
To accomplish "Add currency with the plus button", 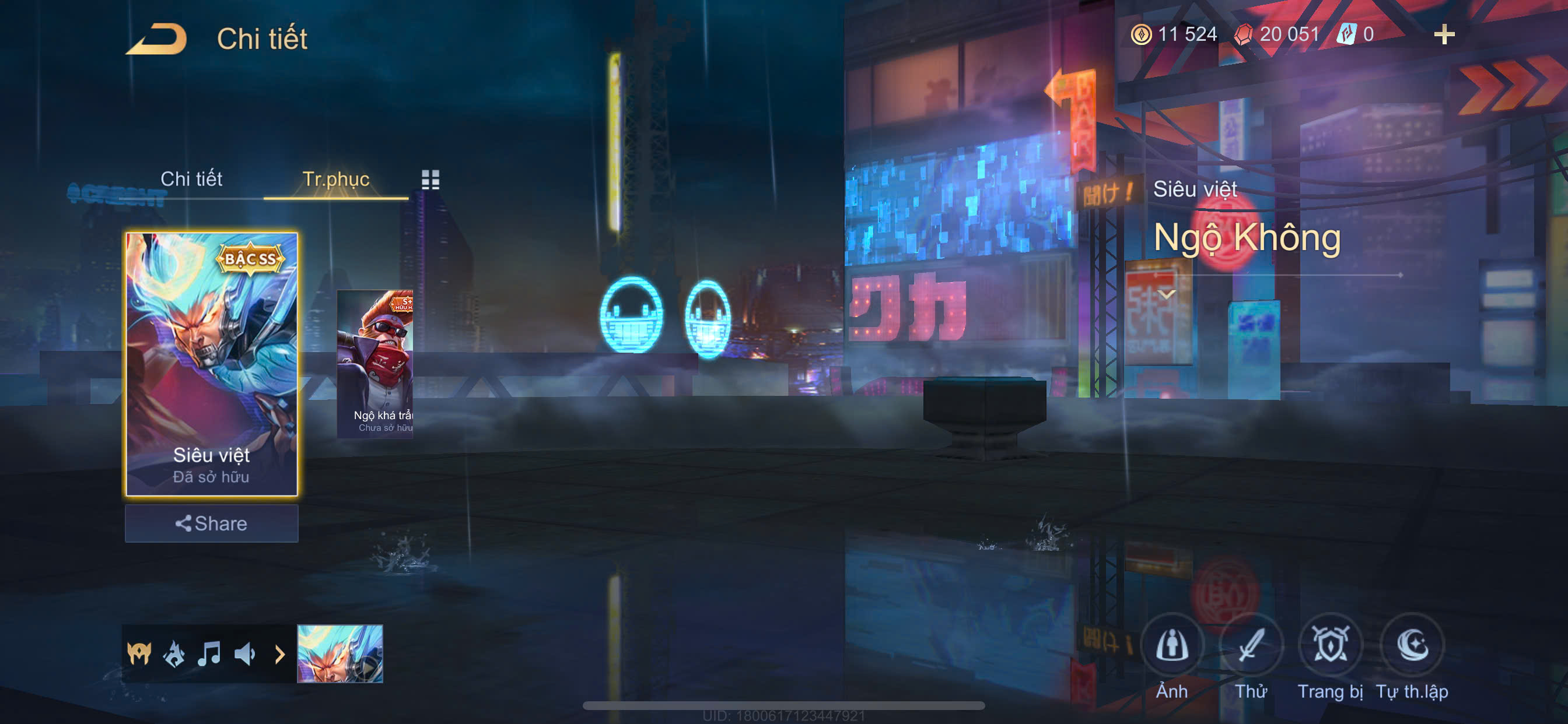I will tap(1444, 34).
